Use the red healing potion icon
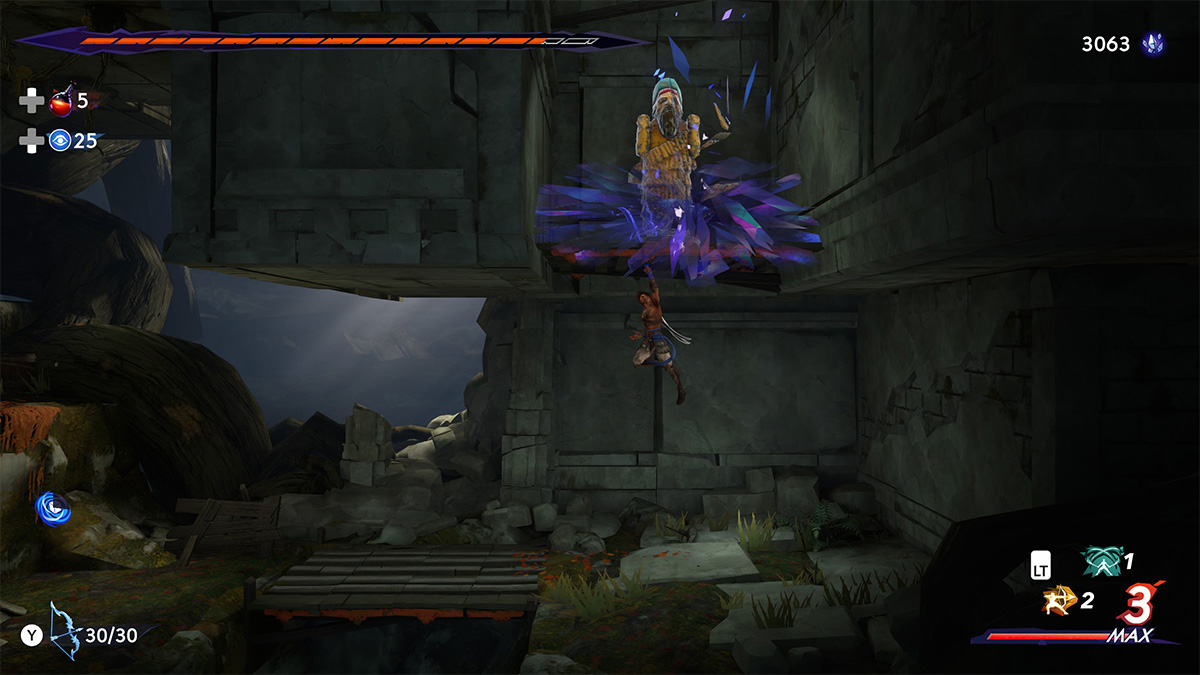1200x675 pixels. [x=62, y=101]
